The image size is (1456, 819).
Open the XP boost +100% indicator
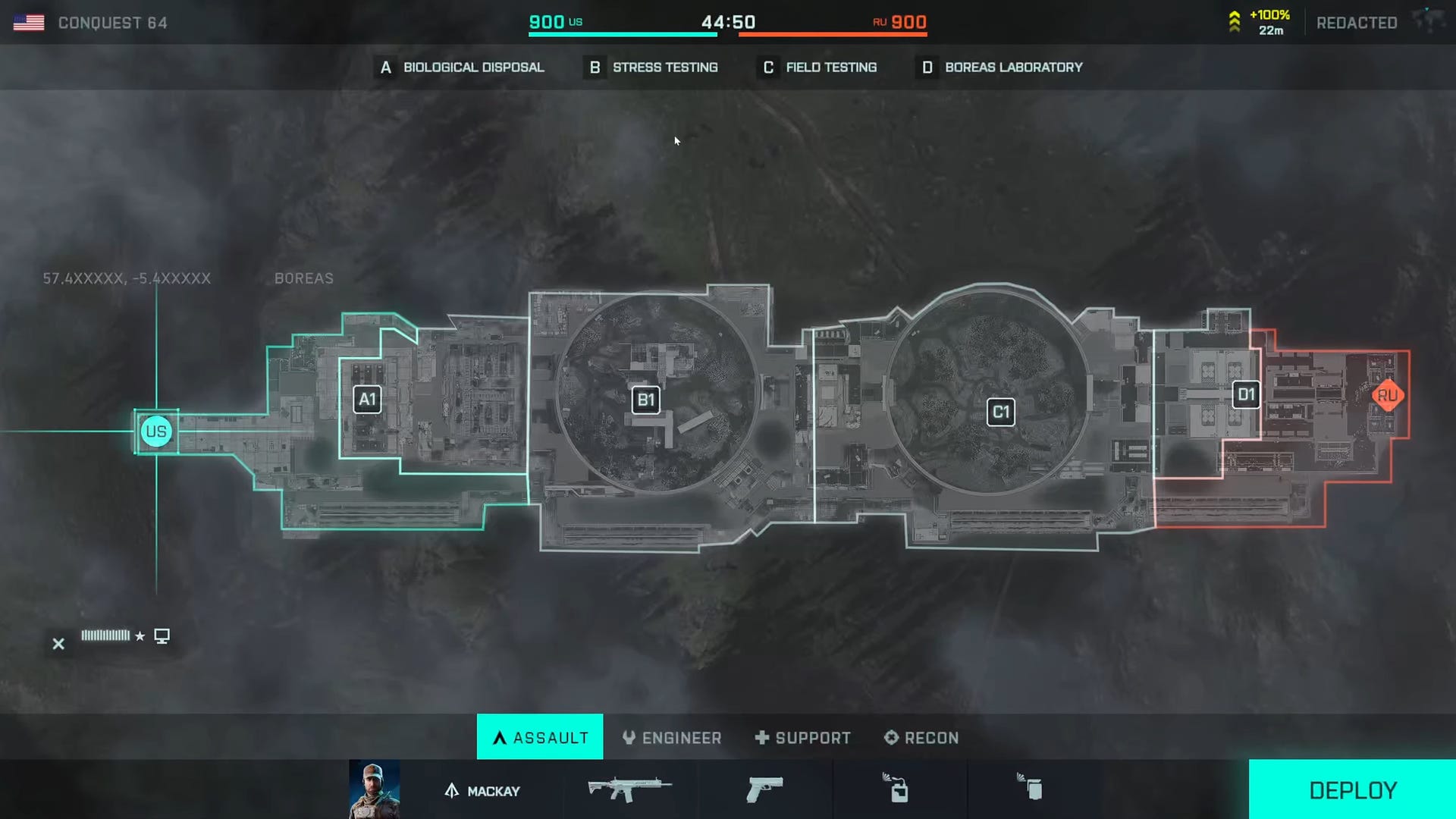click(1260, 20)
